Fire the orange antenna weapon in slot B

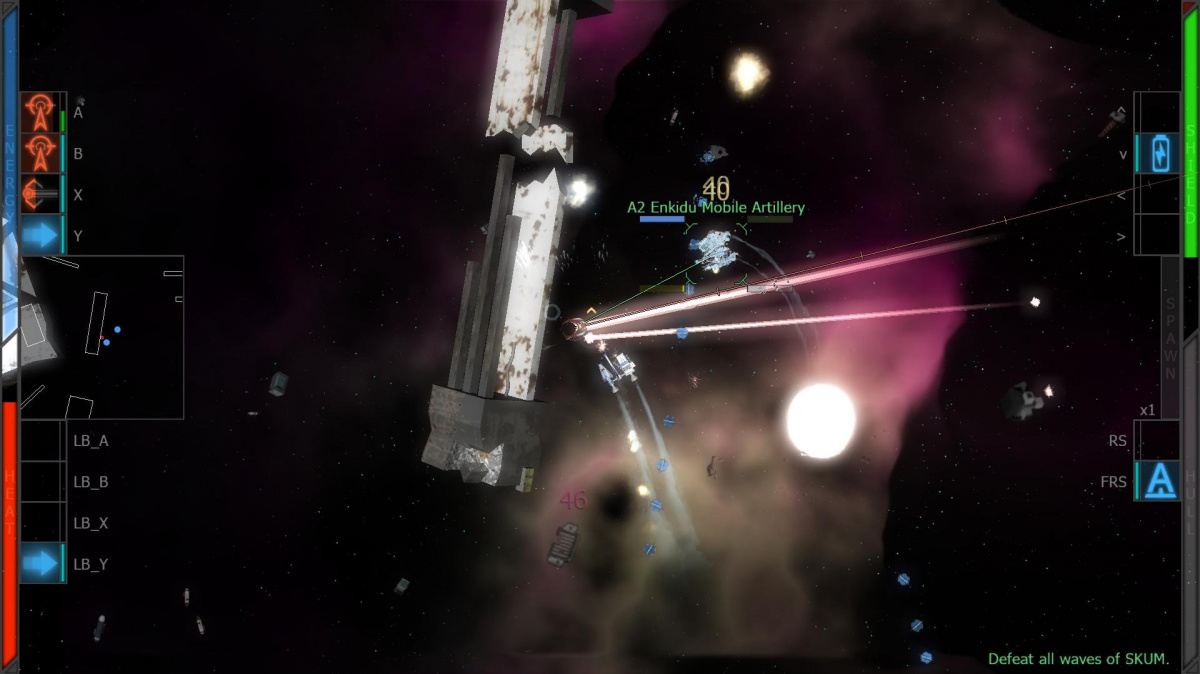(x=41, y=154)
